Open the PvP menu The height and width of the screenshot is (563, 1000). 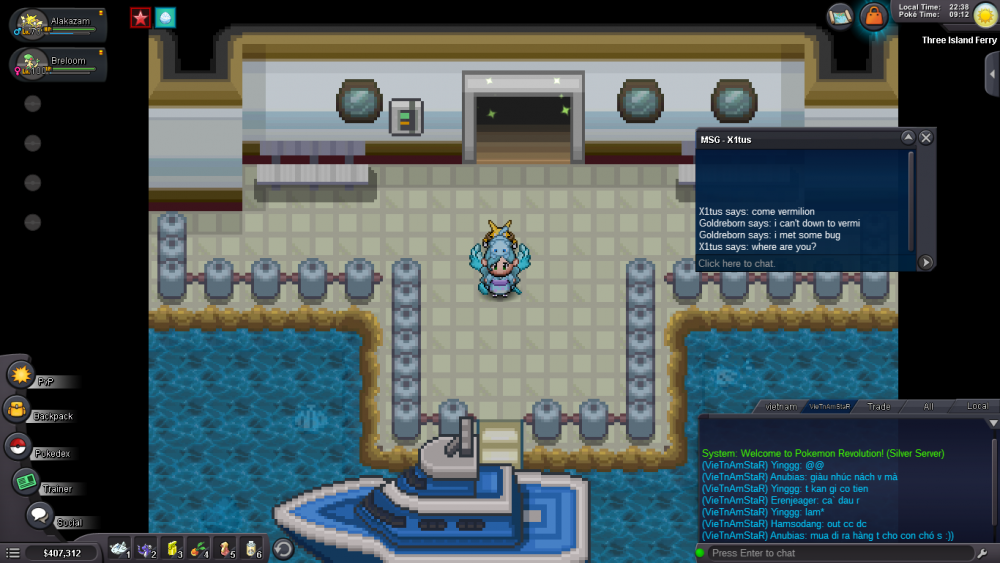click(21, 375)
